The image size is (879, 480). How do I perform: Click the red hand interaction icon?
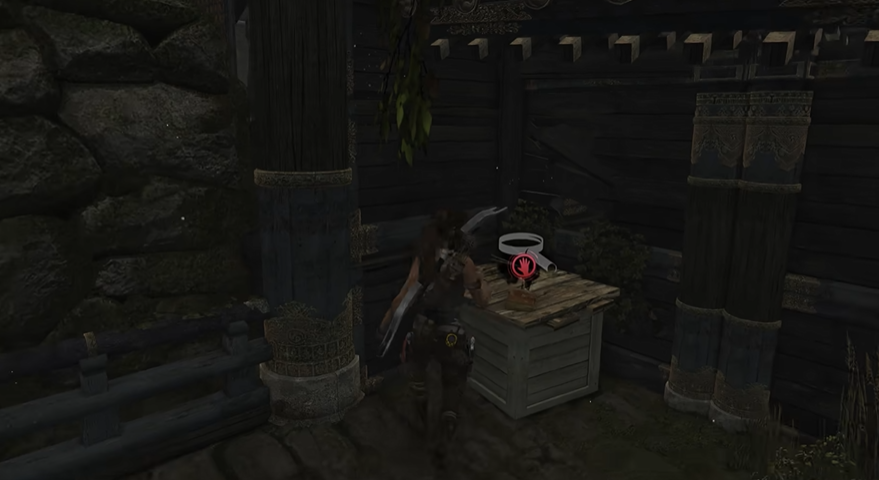pyautogui.click(x=523, y=265)
